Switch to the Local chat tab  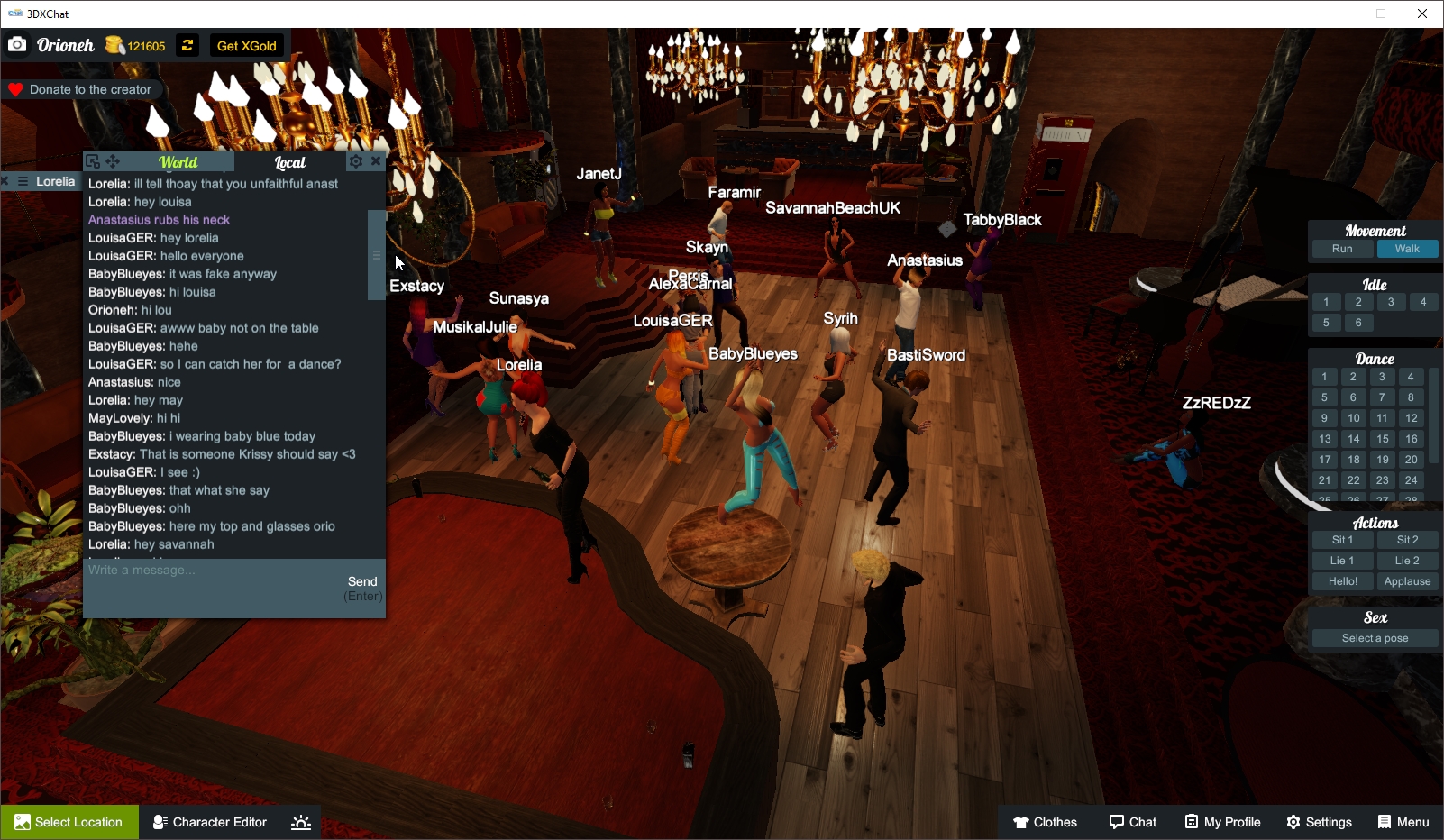[290, 162]
